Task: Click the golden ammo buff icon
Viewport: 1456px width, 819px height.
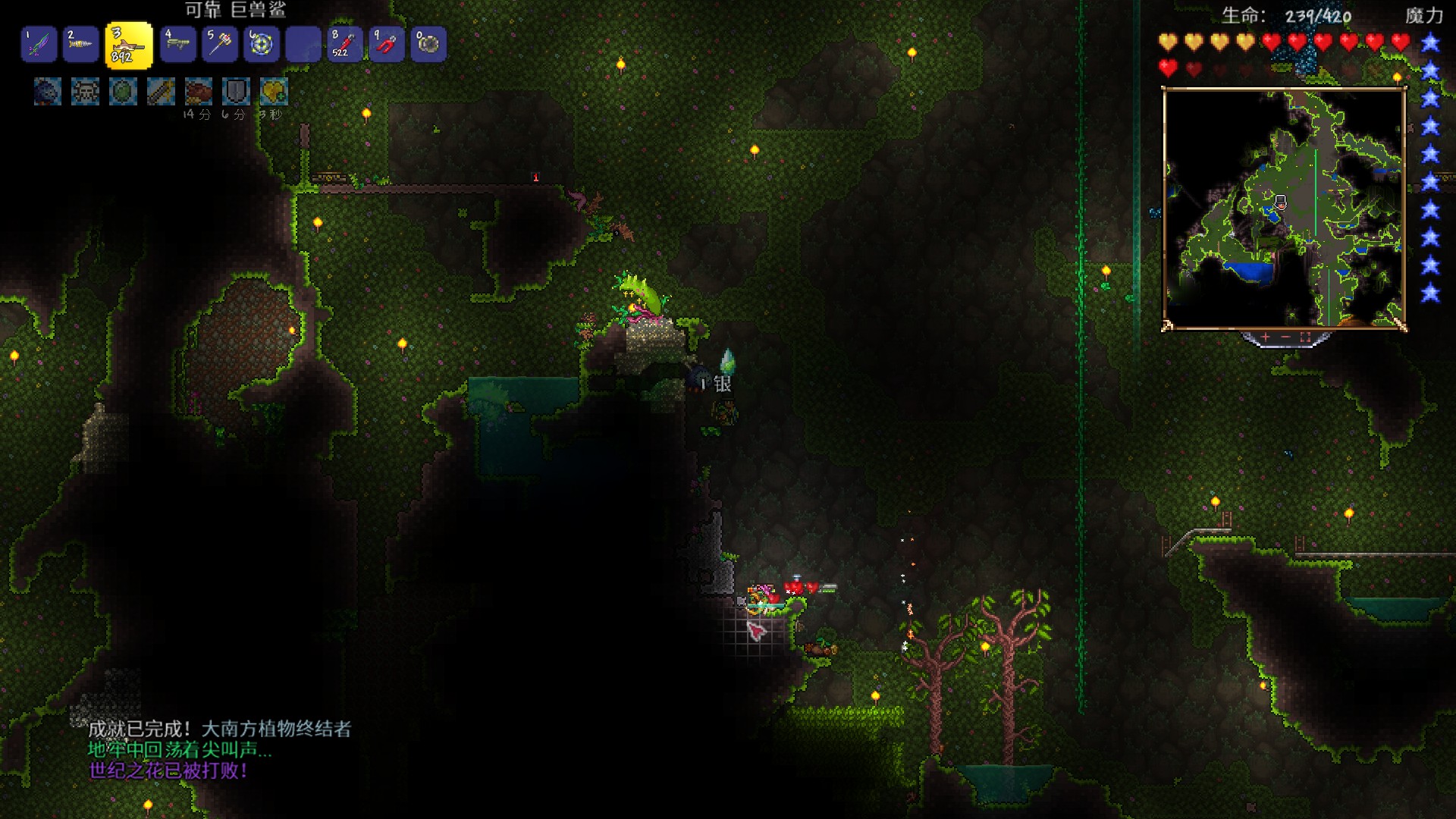Action: tap(161, 93)
